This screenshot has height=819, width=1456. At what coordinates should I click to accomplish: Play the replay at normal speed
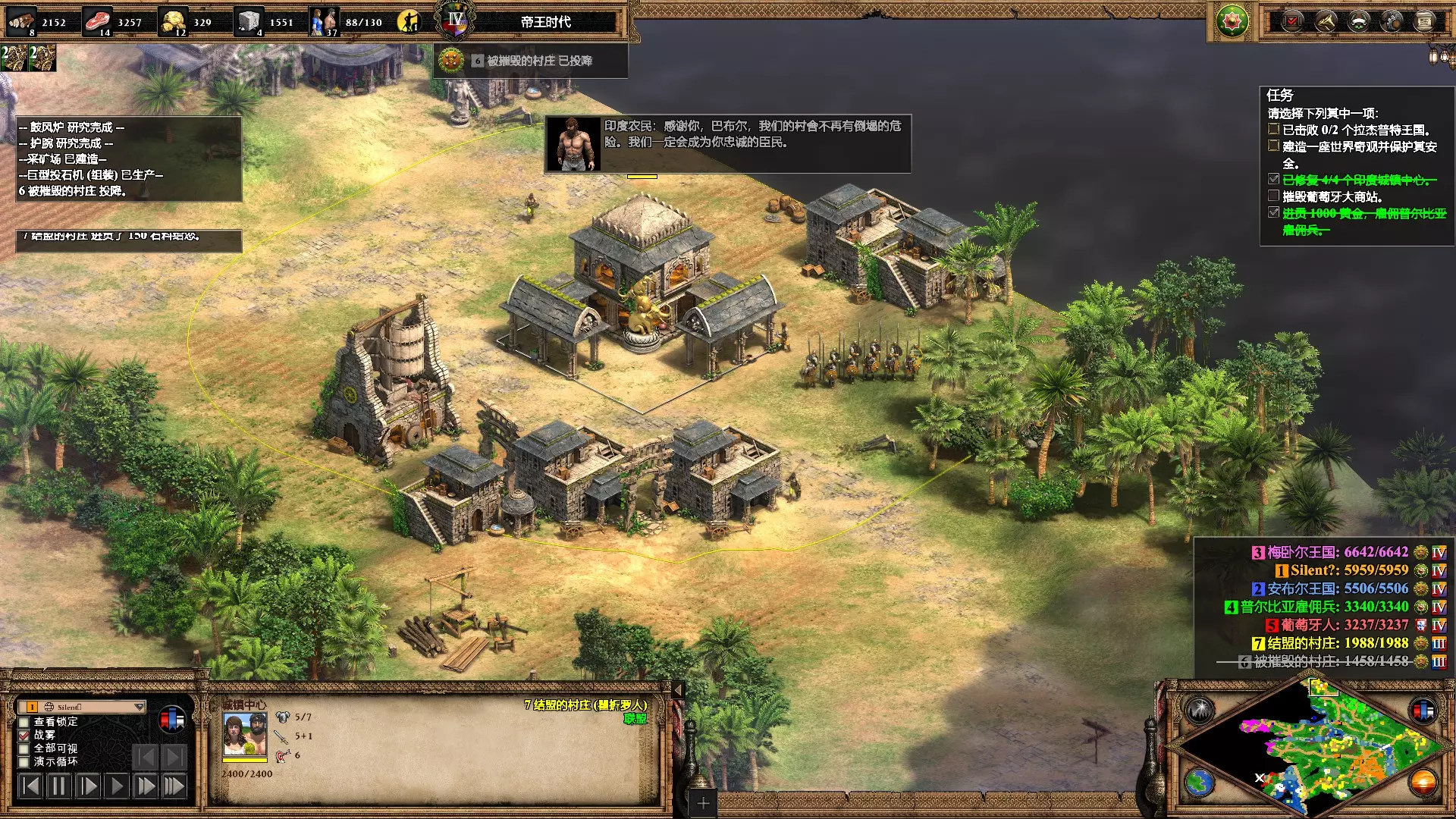(x=116, y=786)
